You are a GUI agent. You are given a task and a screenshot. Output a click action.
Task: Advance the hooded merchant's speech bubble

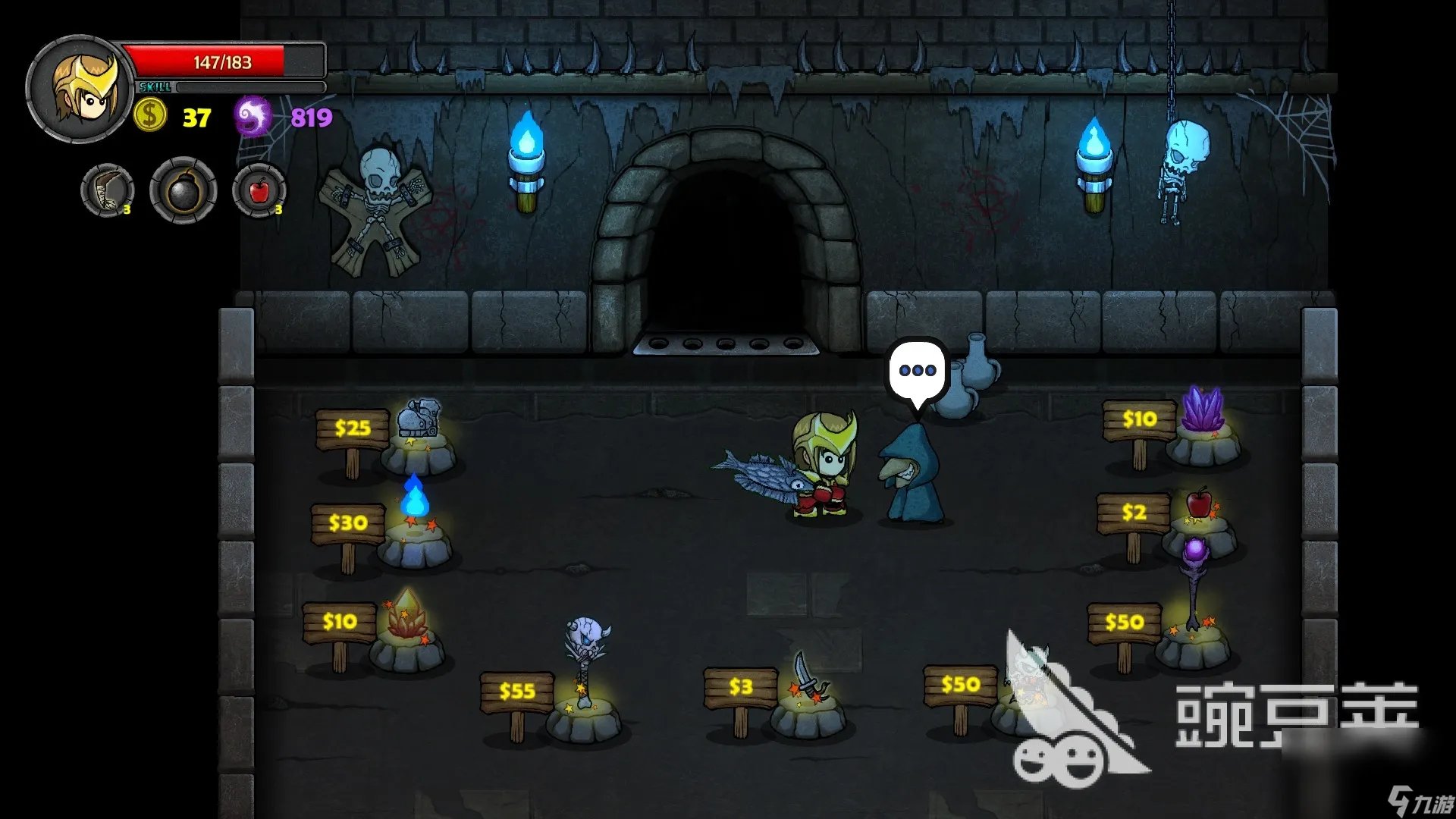918,371
